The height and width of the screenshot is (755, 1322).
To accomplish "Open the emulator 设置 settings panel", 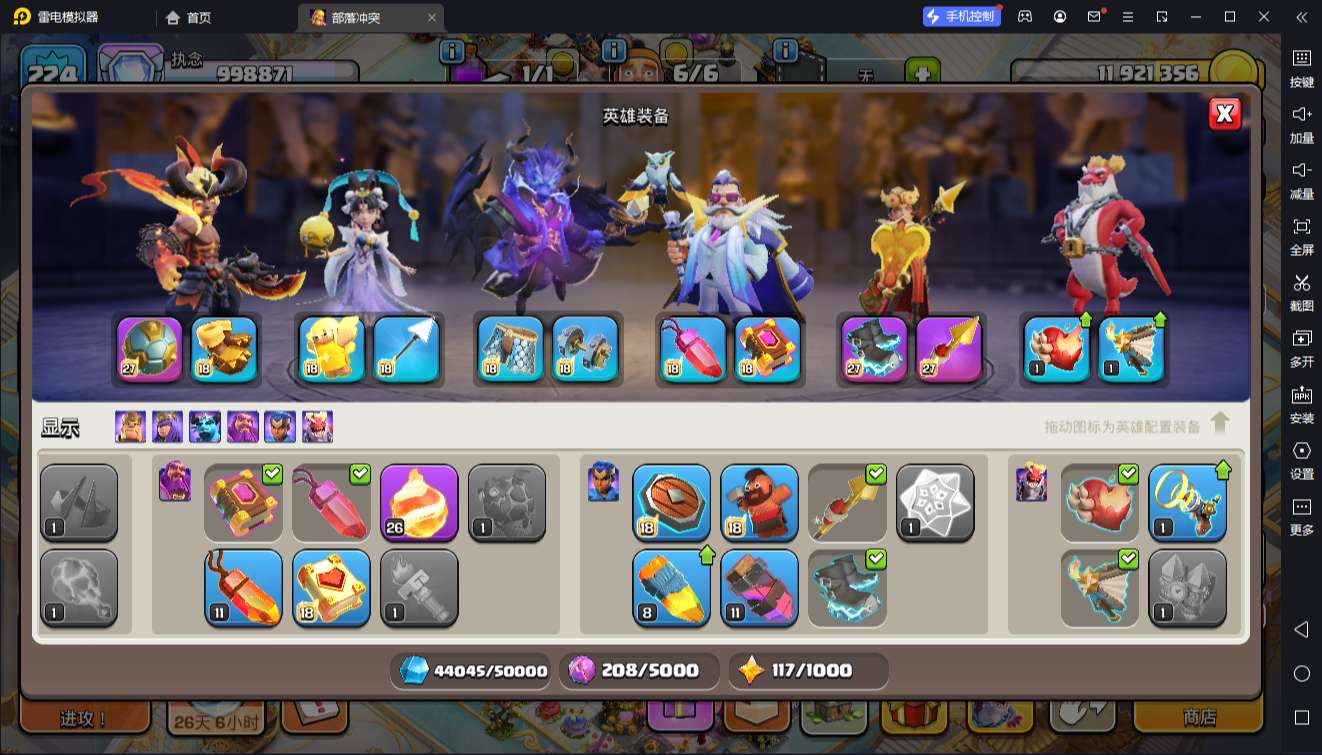I will [1301, 459].
